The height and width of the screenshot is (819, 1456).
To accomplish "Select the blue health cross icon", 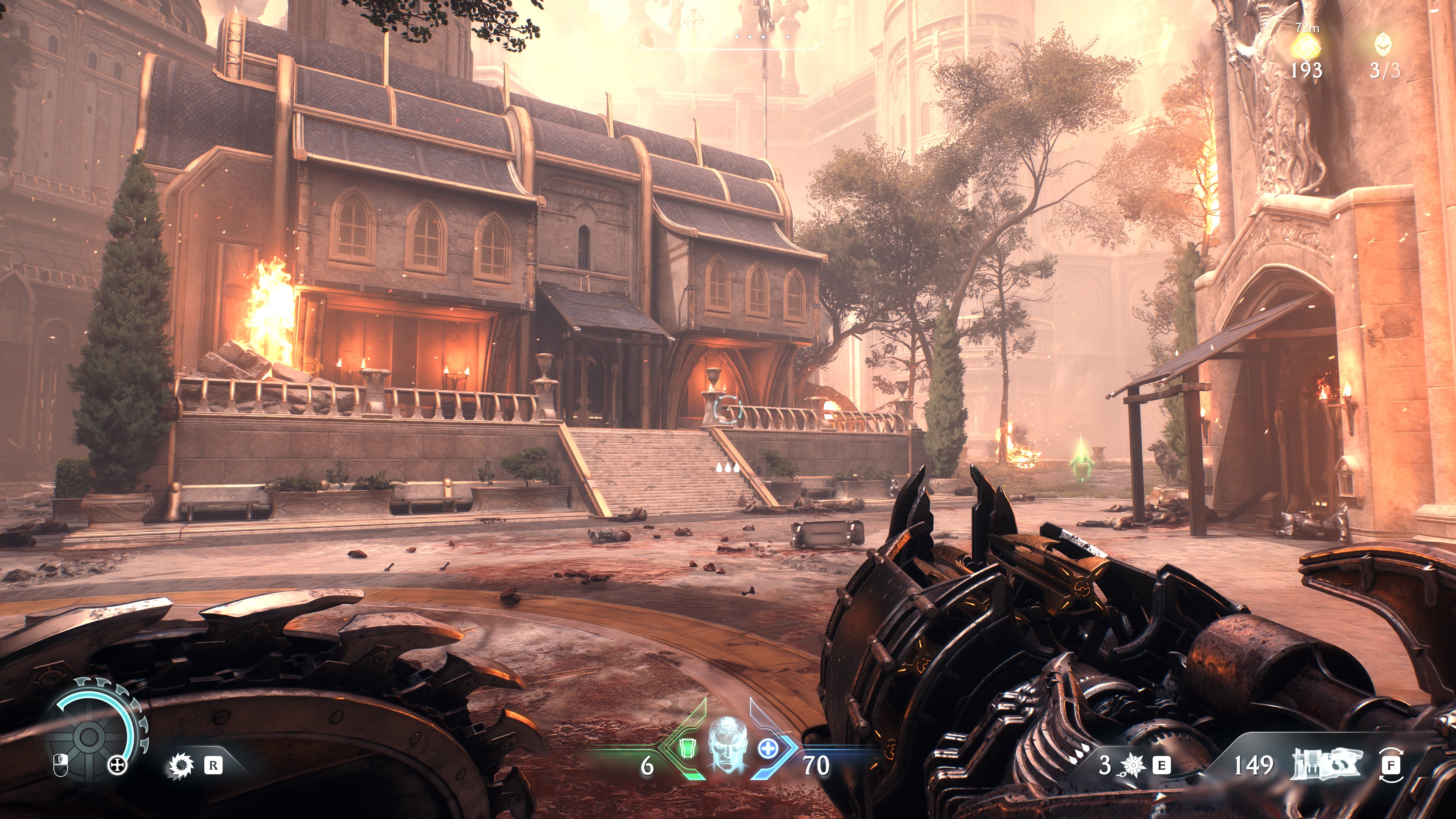I will [x=767, y=748].
